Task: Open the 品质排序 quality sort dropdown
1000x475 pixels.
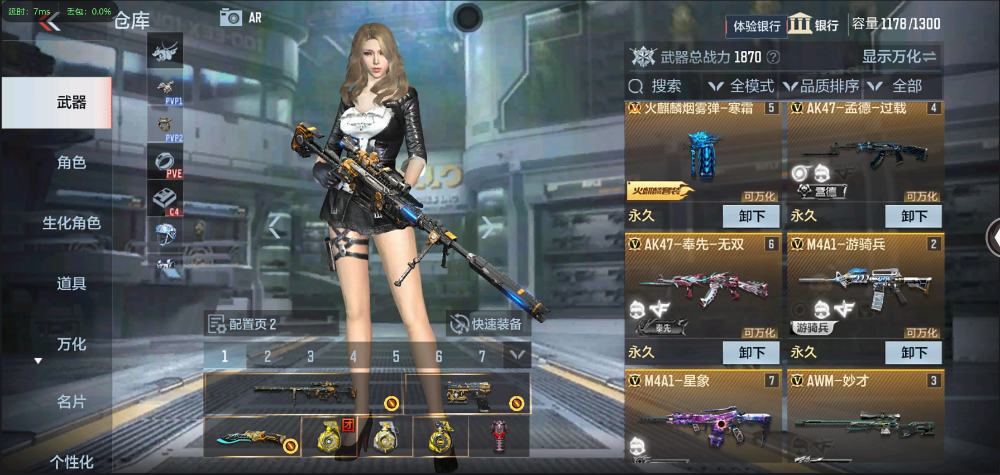Action: click(826, 86)
